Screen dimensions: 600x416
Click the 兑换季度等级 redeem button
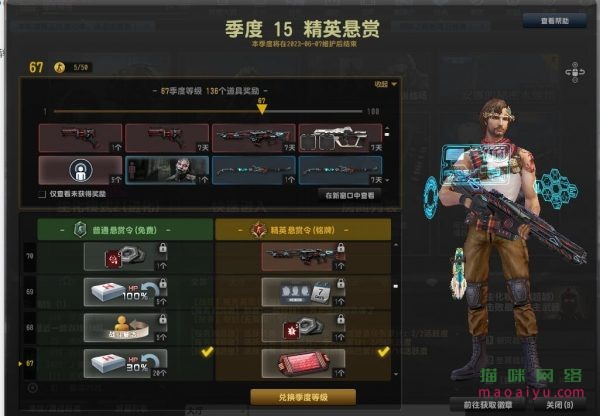coord(303,397)
